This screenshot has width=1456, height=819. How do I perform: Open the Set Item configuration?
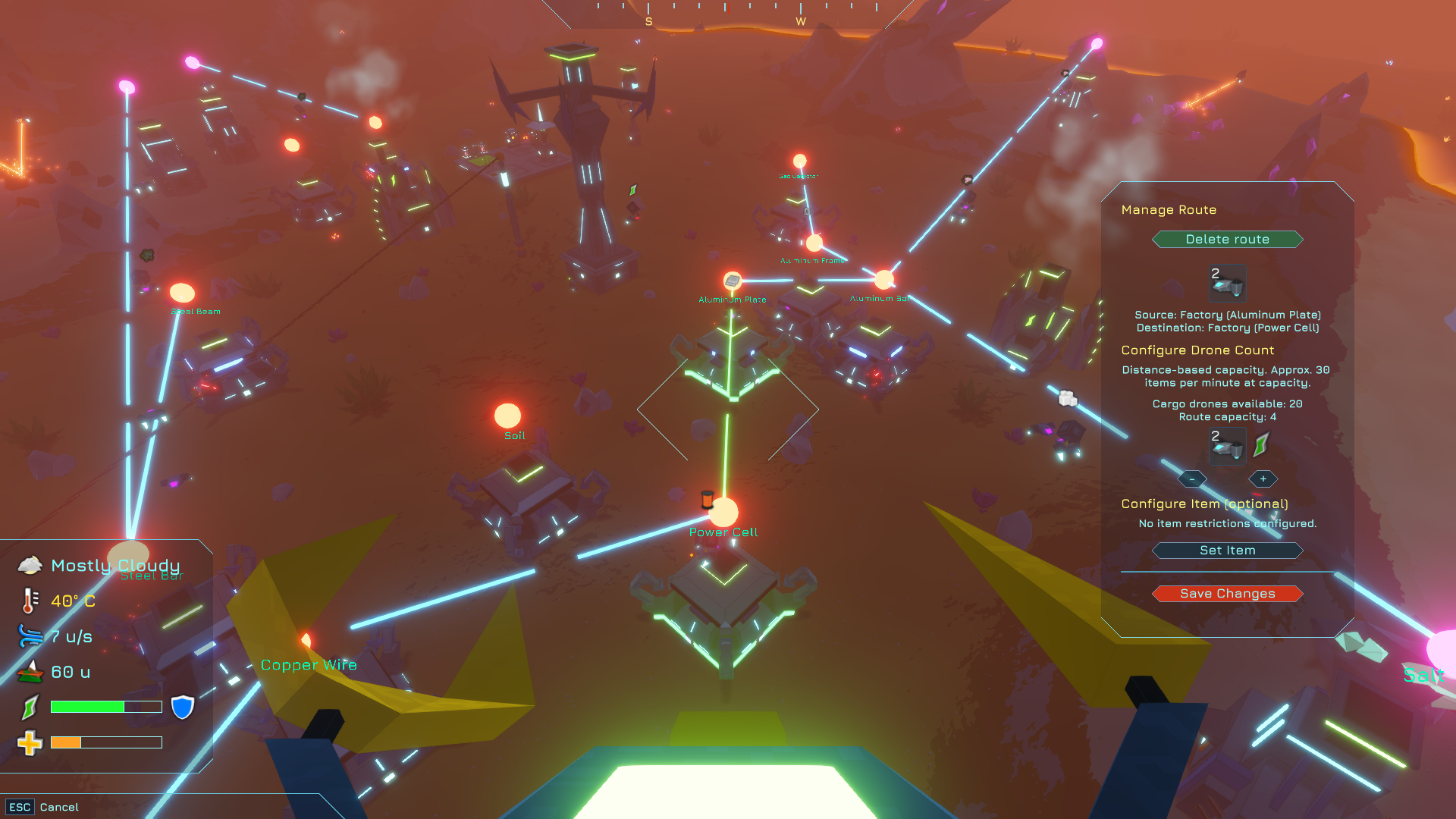[1227, 551]
